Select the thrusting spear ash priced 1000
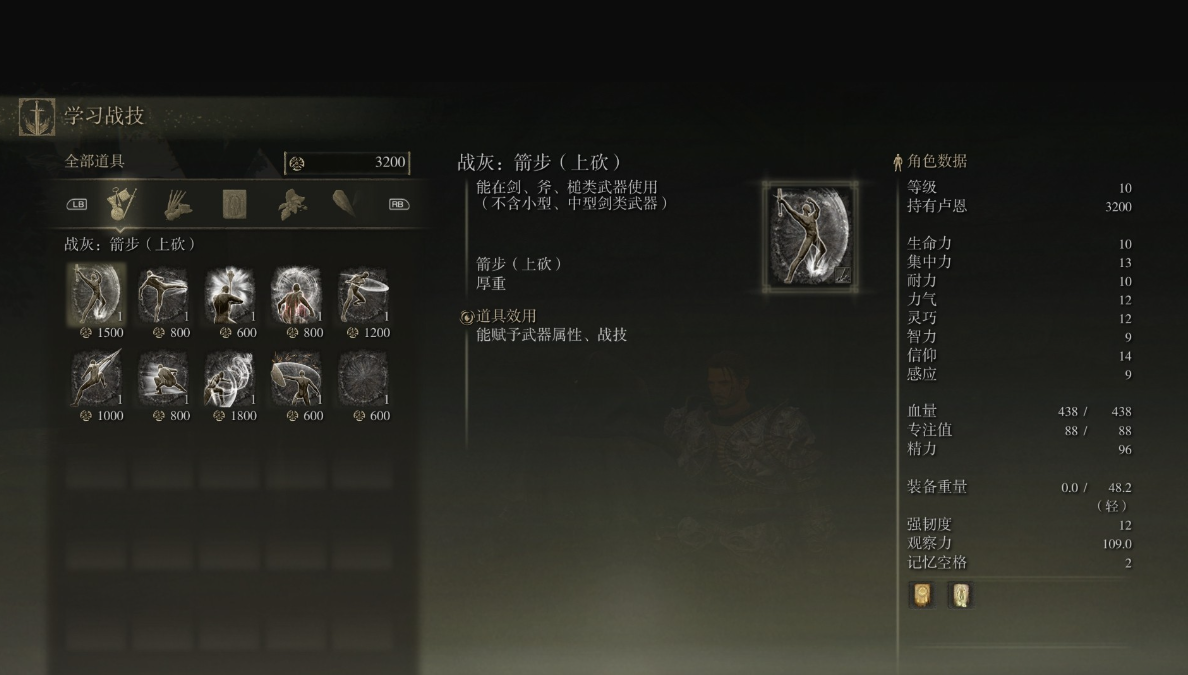The width and height of the screenshot is (1188, 675). pyautogui.click(x=96, y=378)
